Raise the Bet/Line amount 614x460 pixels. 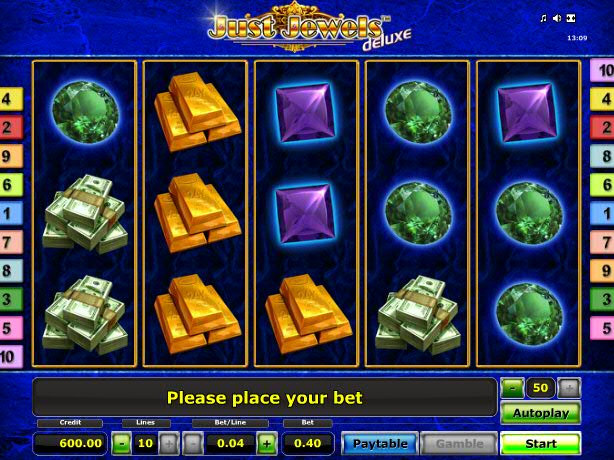tap(267, 443)
